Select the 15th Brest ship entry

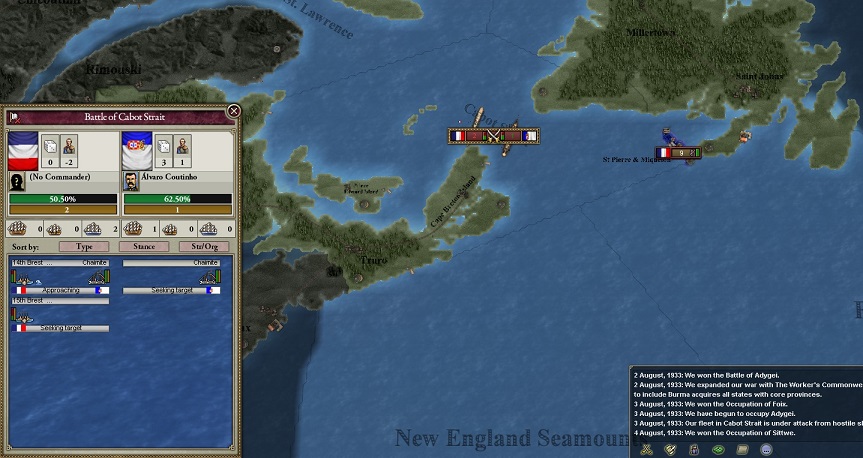click(x=60, y=314)
